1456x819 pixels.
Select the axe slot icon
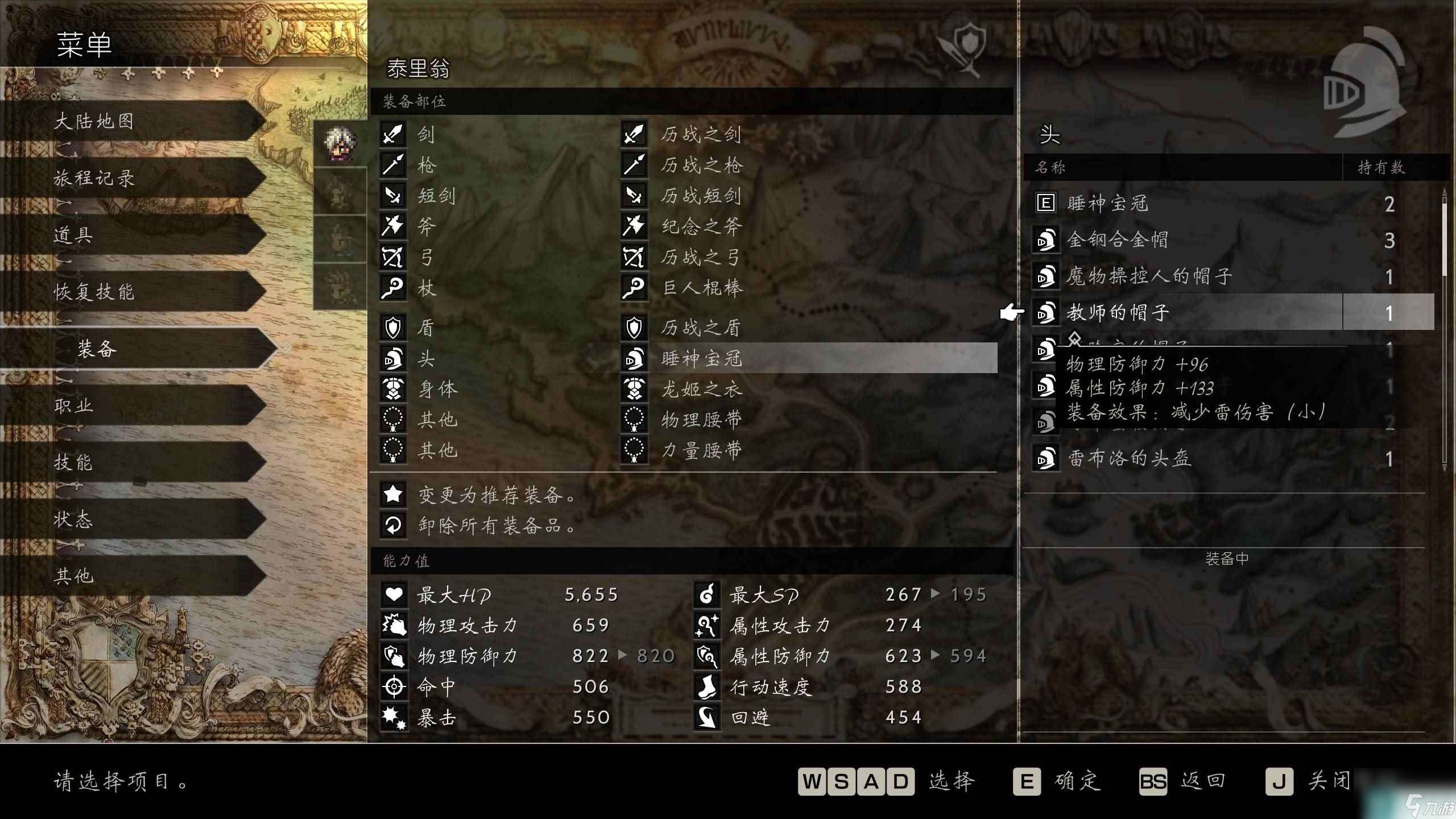(394, 227)
